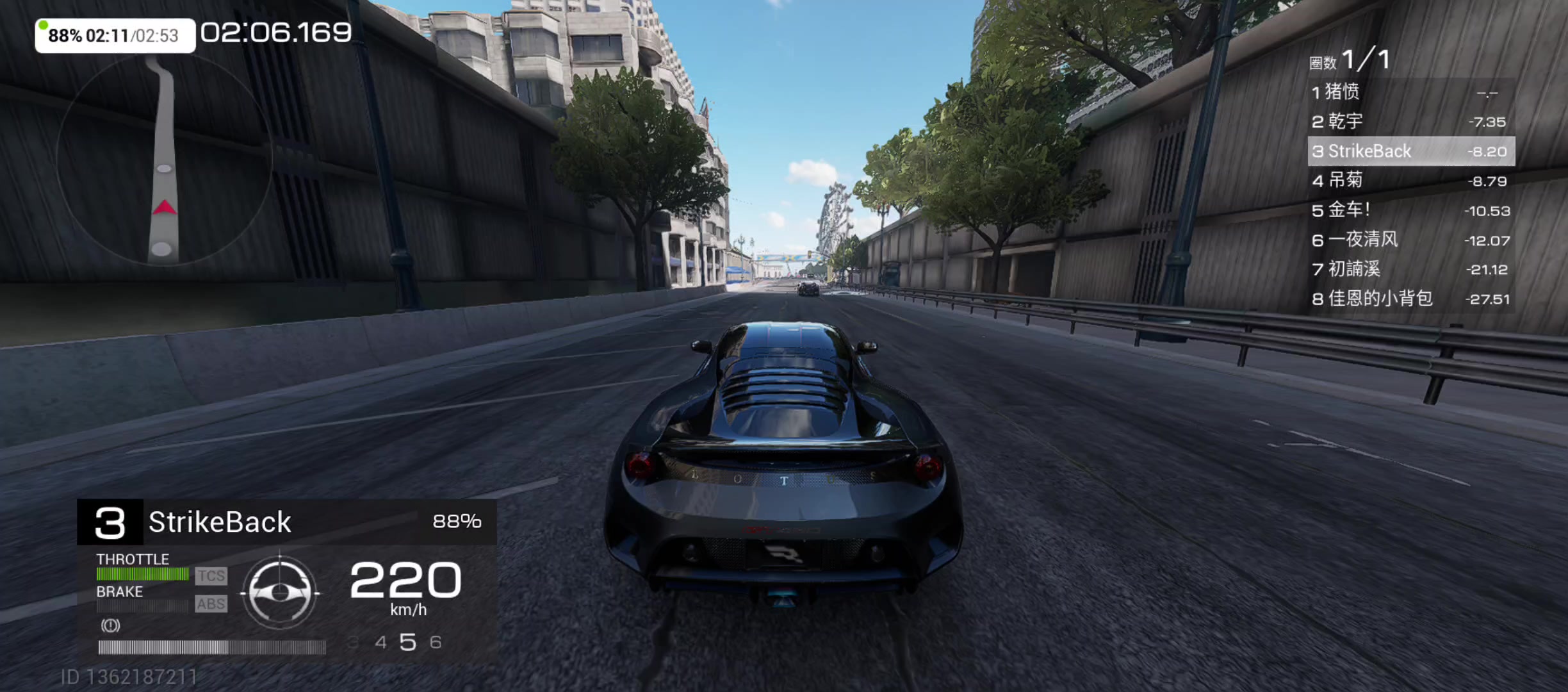Choose the highlighted StrikeBack leaderboard row

pyautogui.click(x=1410, y=151)
